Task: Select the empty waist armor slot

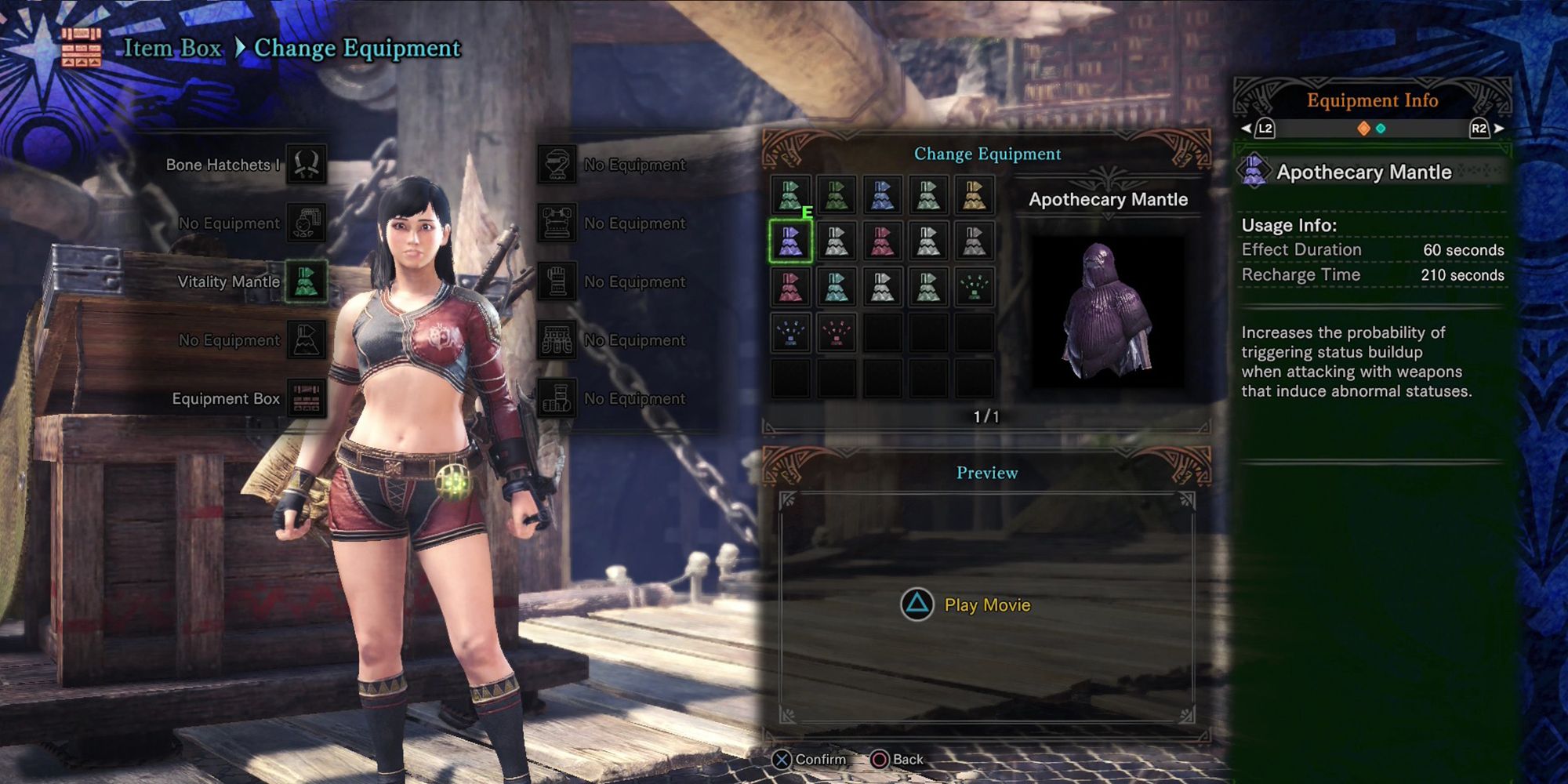Action: tap(557, 340)
